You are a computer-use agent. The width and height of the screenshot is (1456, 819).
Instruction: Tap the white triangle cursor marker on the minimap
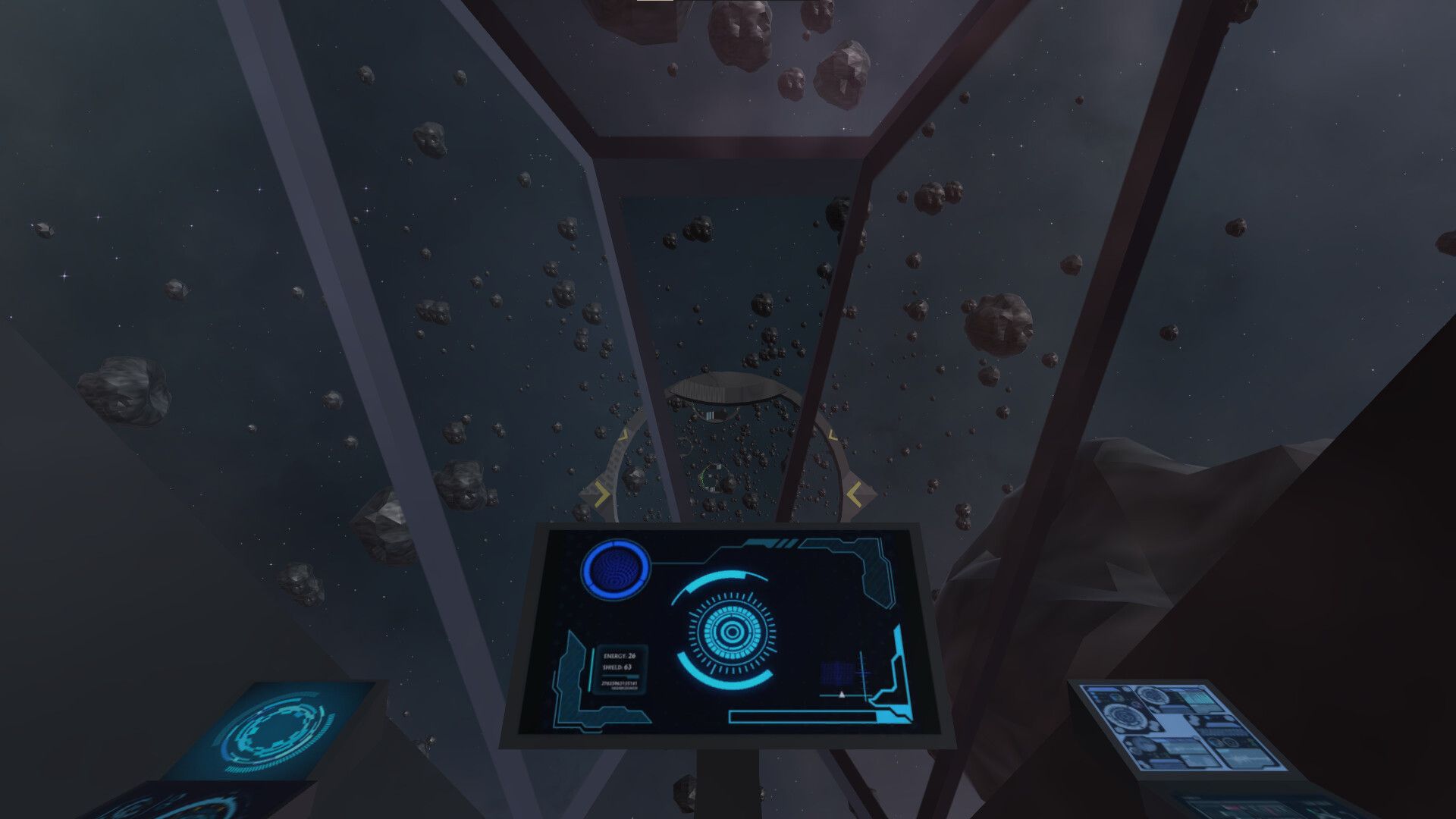[842, 695]
